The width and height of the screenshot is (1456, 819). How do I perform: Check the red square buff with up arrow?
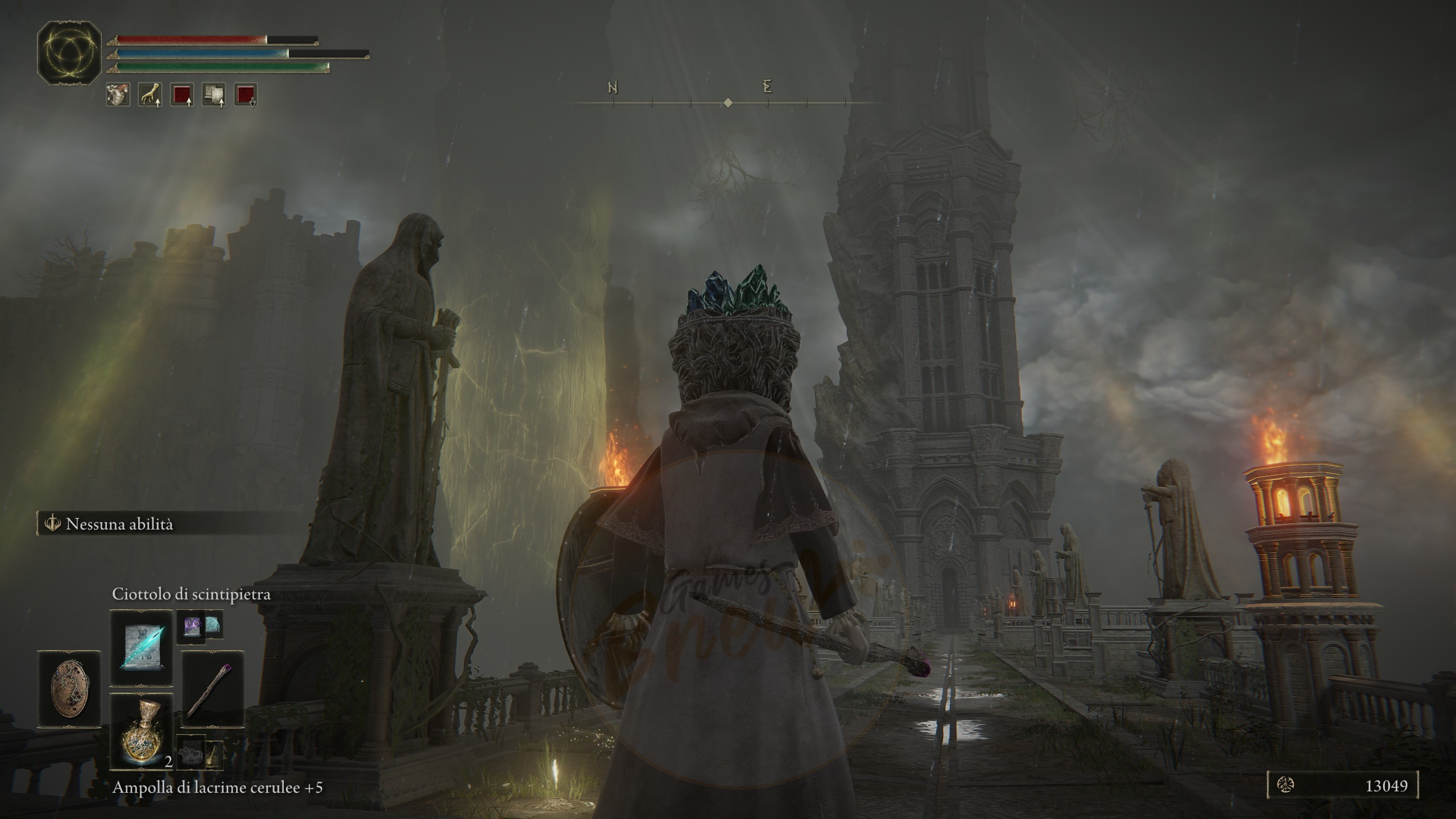tap(182, 94)
